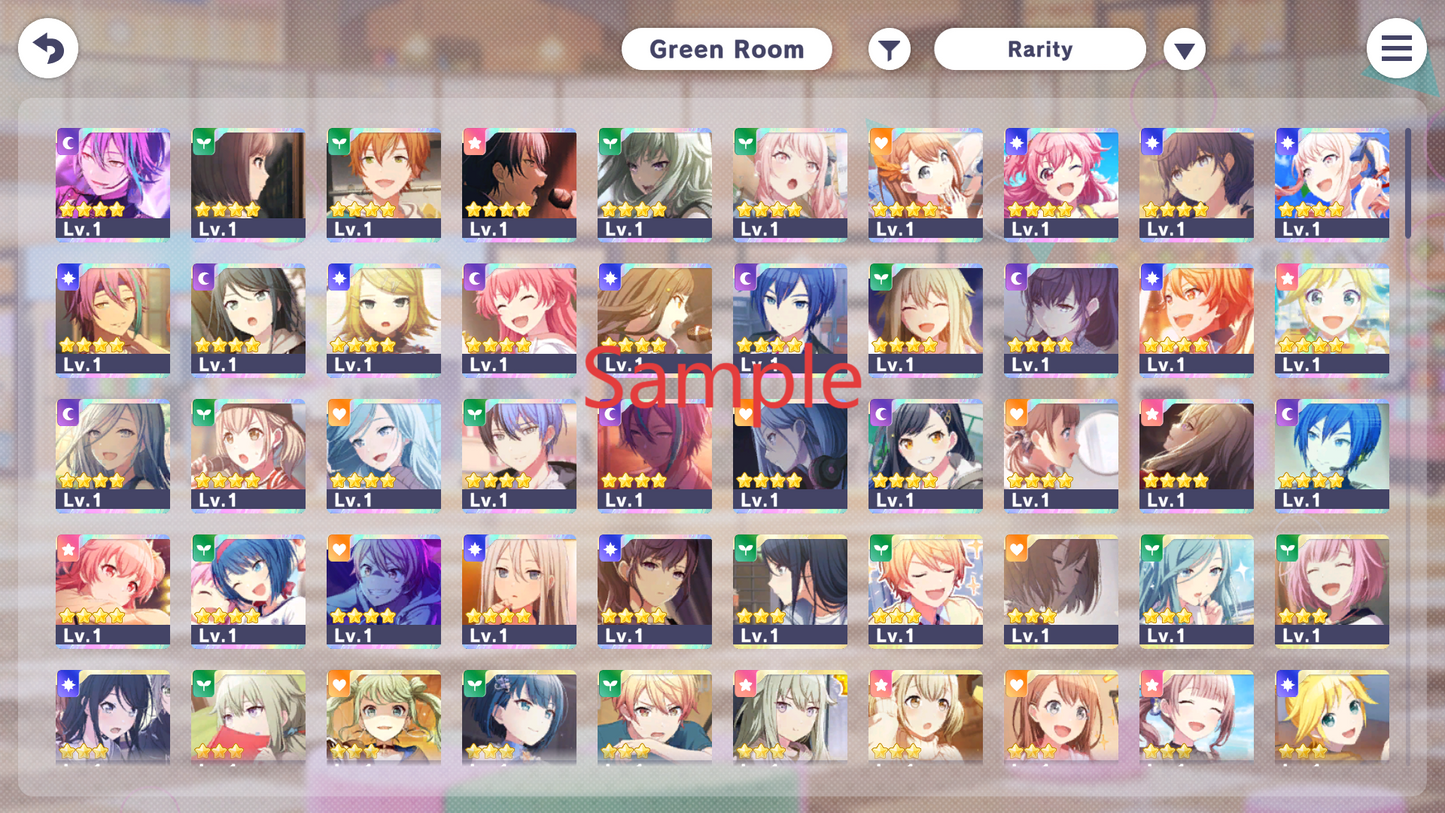Image resolution: width=1445 pixels, height=813 pixels.
Task: Open the grinning masked character card in row four
Action: [383, 591]
